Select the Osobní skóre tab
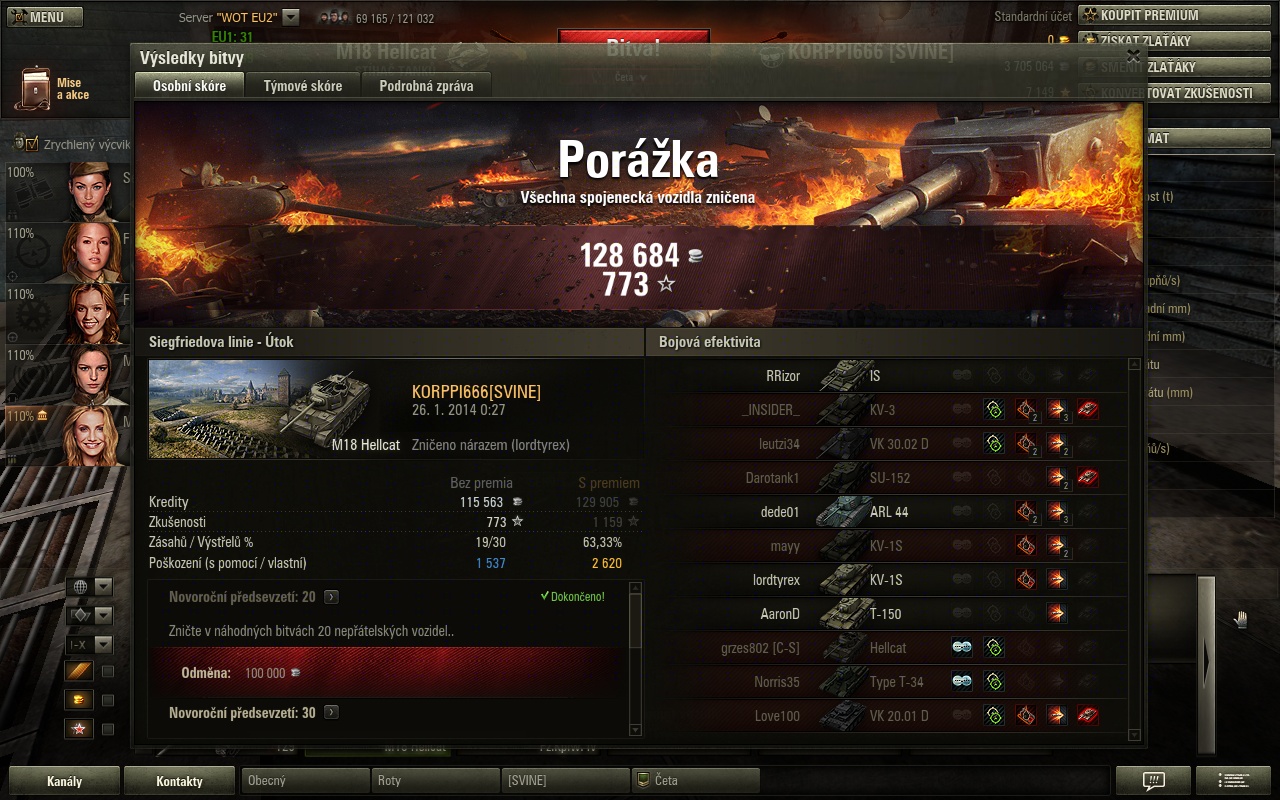This screenshot has width=1280, height=800. point(189,86)
